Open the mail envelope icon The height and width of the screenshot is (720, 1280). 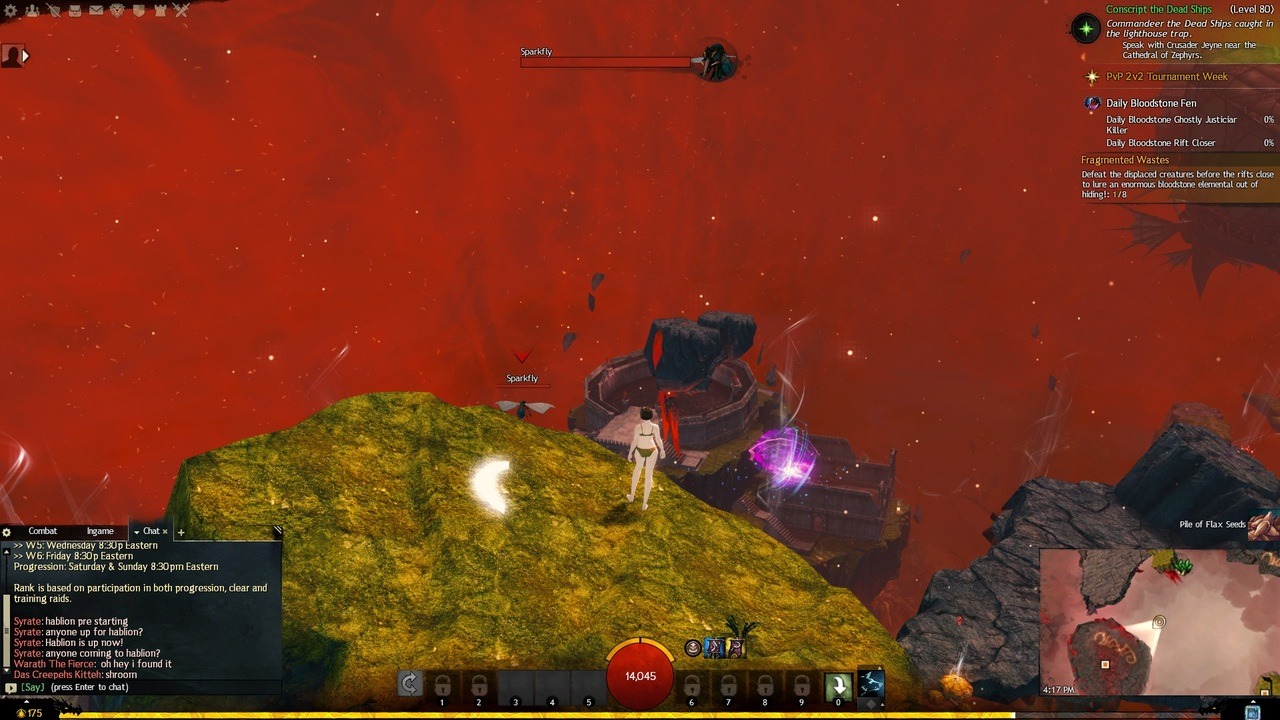pos(96,10)
